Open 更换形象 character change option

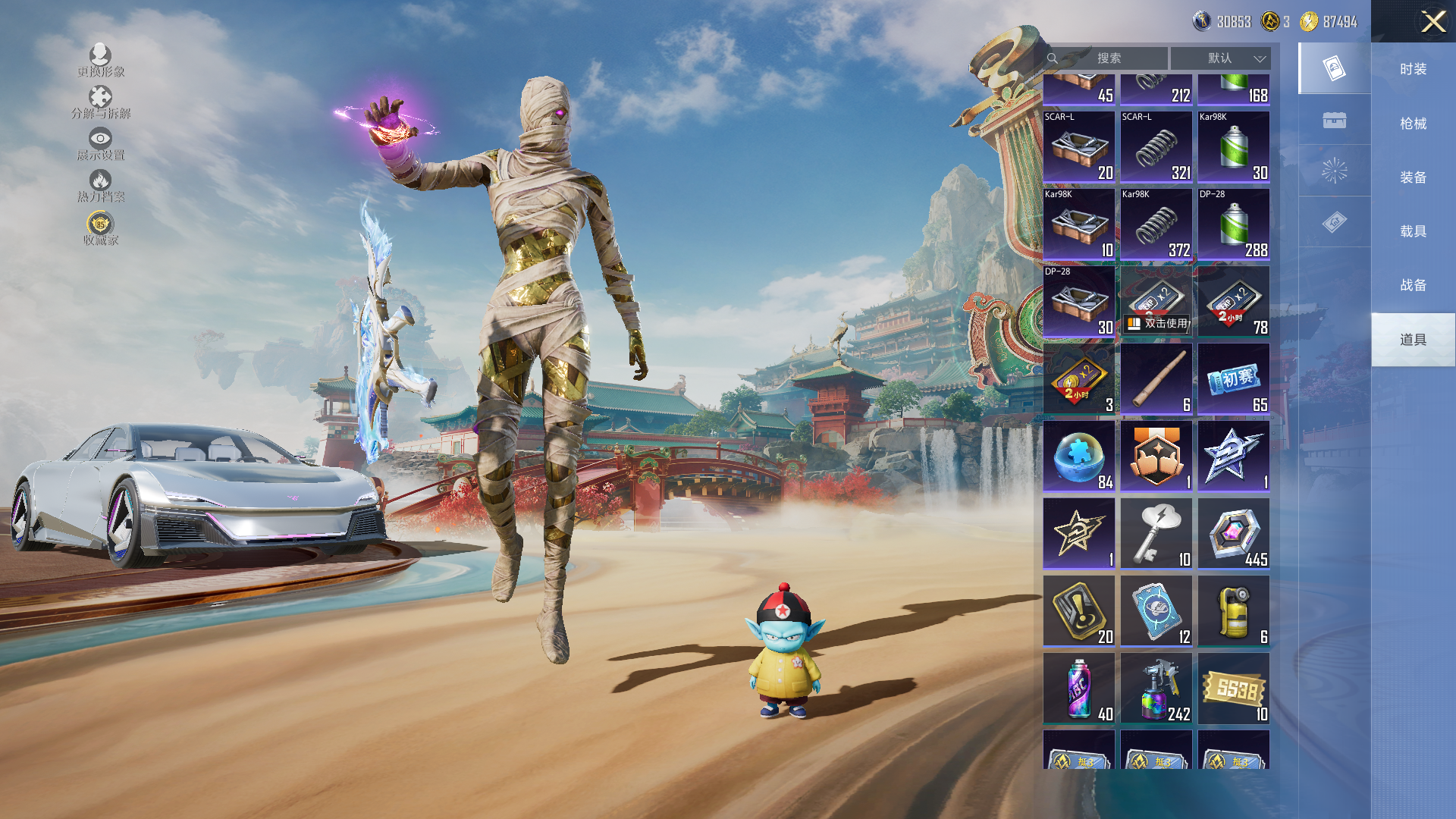tap(100, 61)
